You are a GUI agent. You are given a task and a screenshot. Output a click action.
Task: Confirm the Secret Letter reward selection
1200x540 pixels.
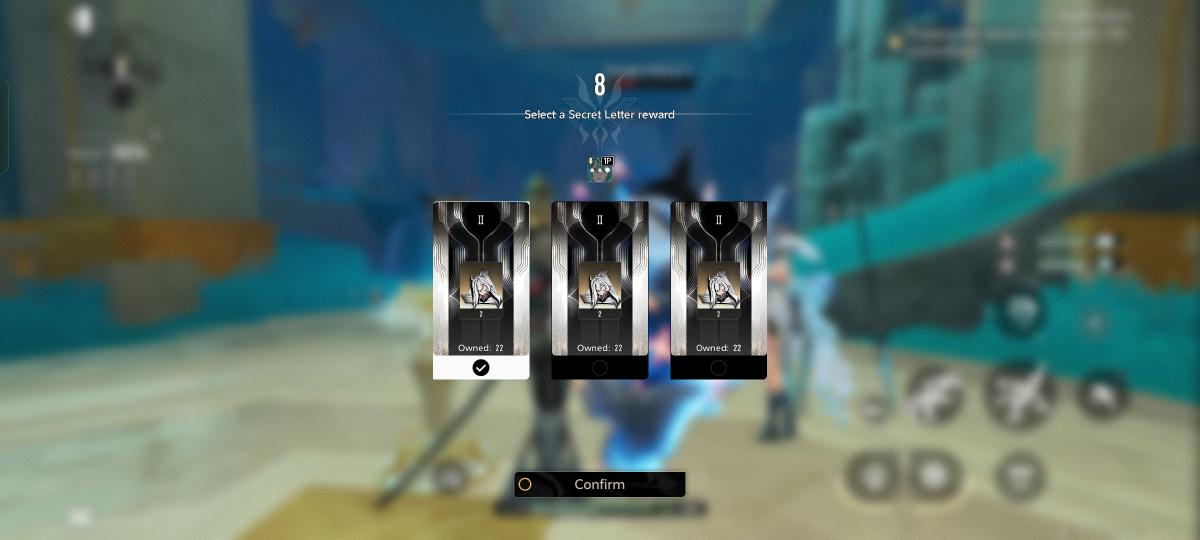point(599,485)
